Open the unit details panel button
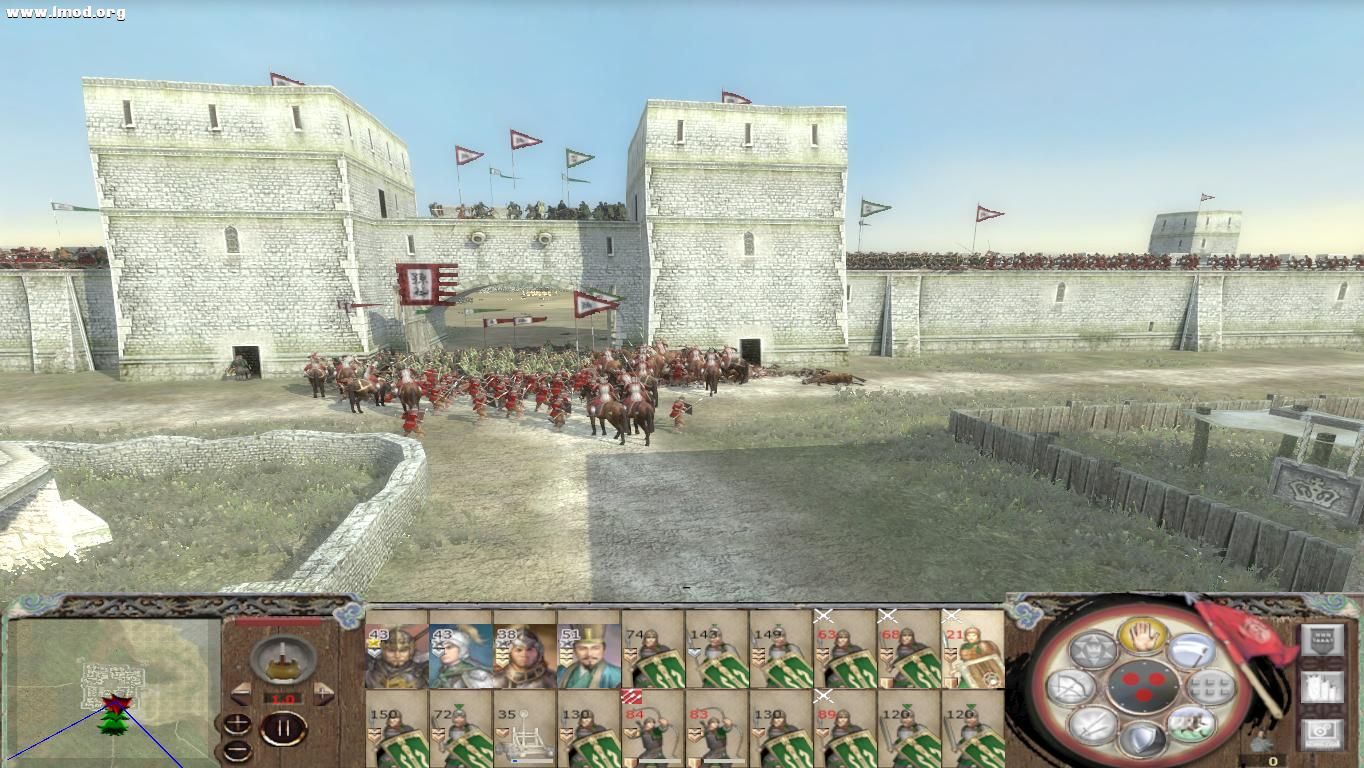This screenshot has width=1364, height=768. point(1322,686)
